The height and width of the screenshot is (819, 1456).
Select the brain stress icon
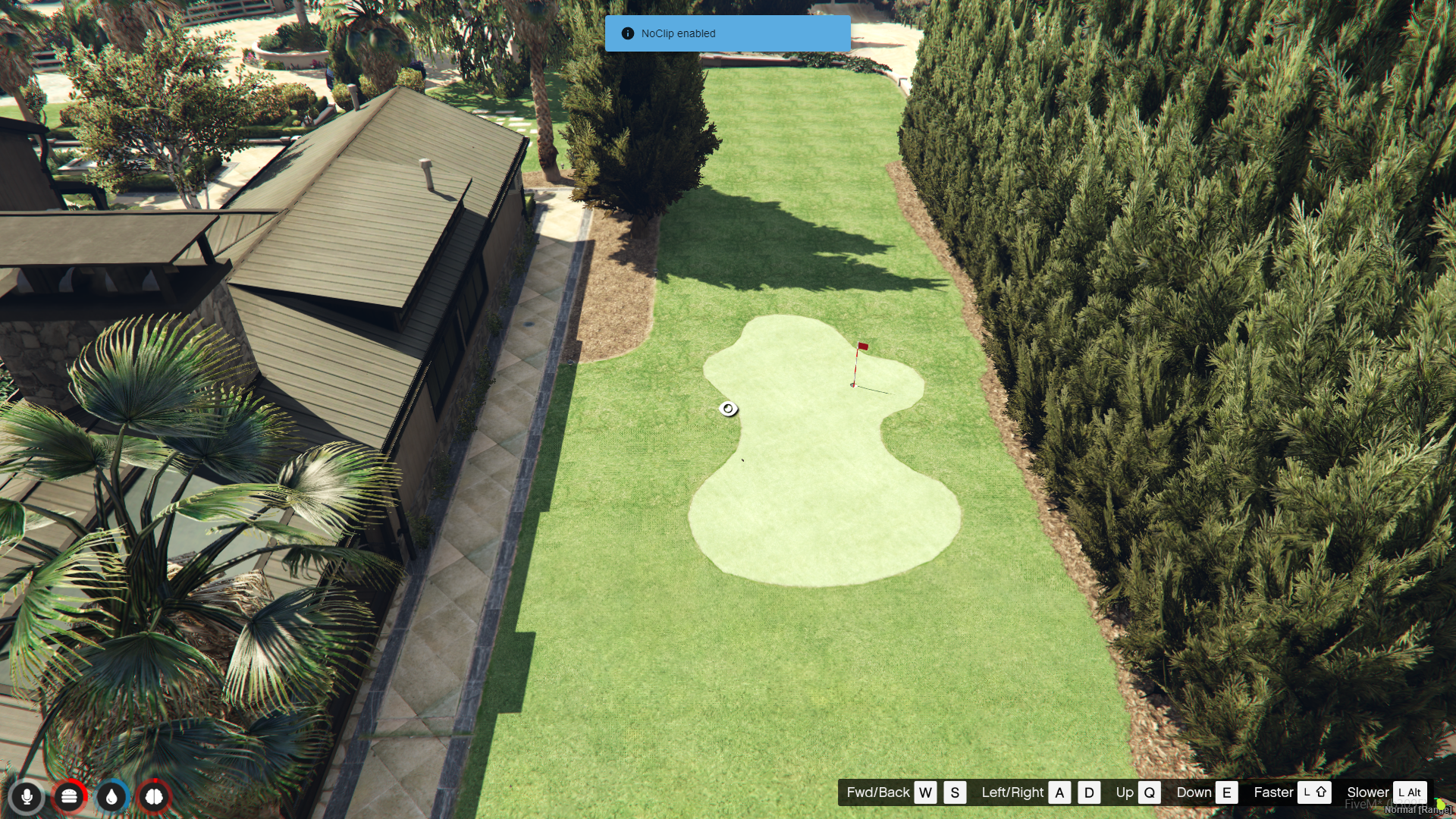pyautogui.click(x=154, y=797)
